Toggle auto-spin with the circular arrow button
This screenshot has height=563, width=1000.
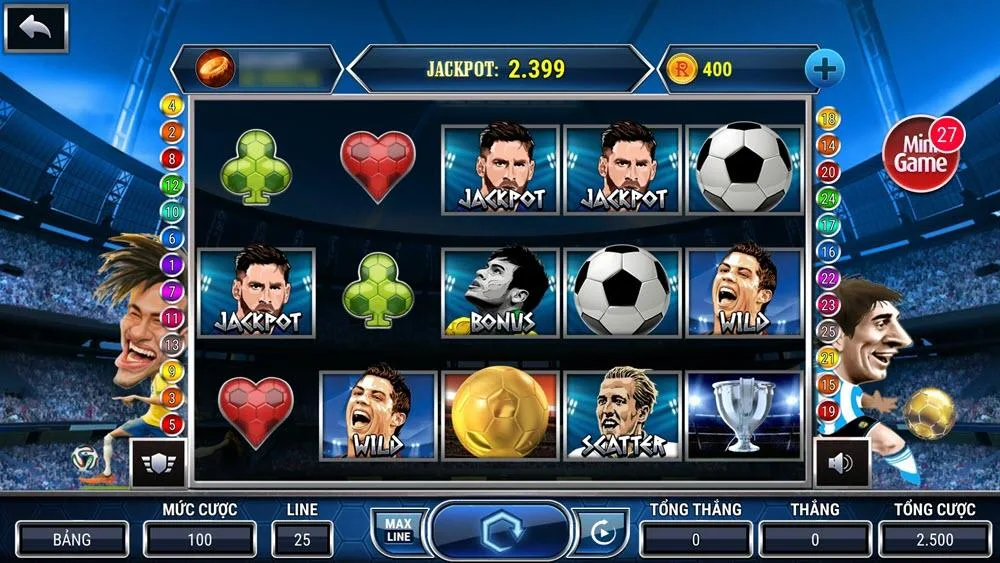602,532
